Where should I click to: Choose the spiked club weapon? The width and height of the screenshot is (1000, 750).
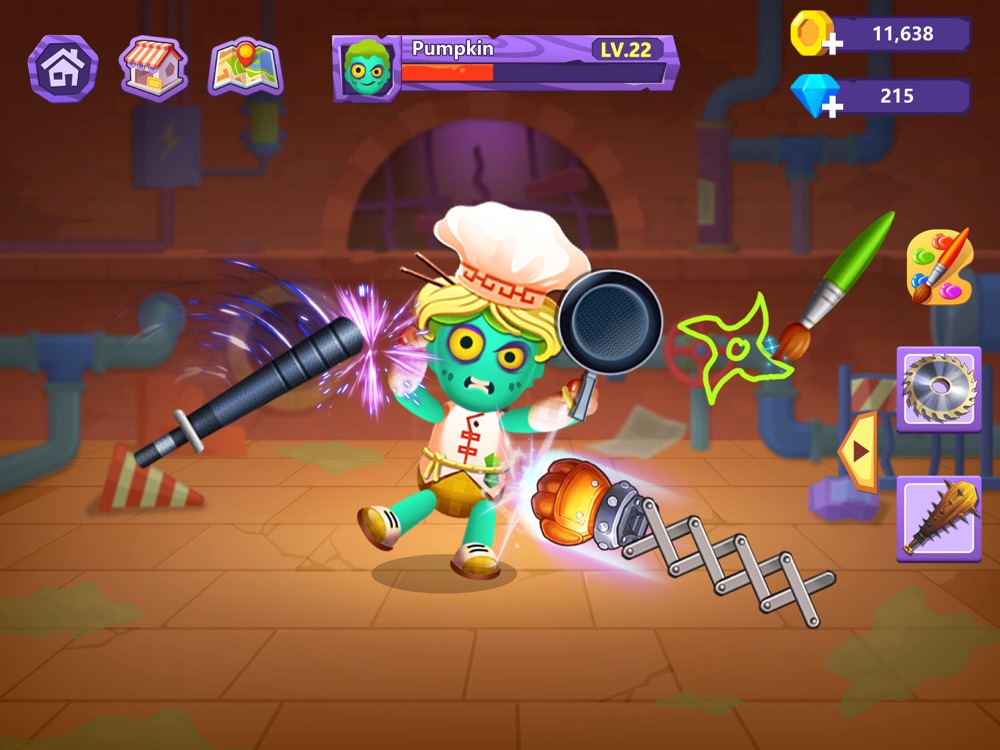click(x=938, y=517)
